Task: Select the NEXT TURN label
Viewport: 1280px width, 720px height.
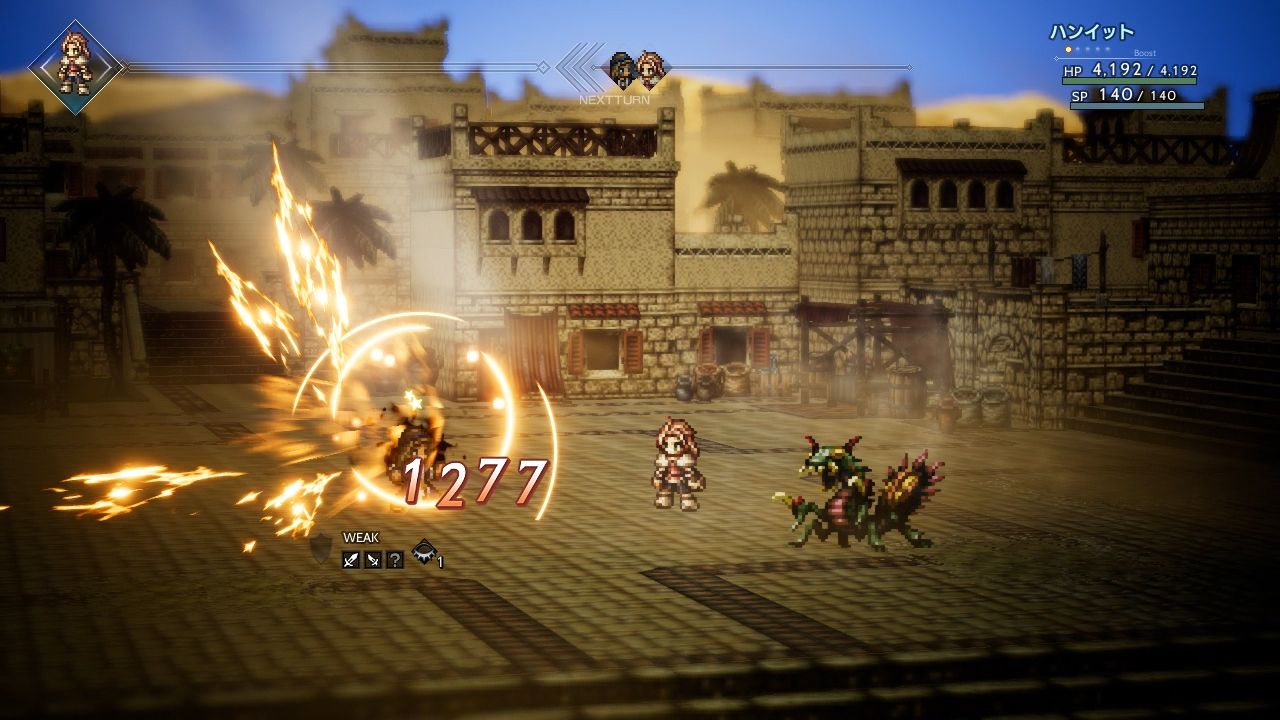Action: 614,99
